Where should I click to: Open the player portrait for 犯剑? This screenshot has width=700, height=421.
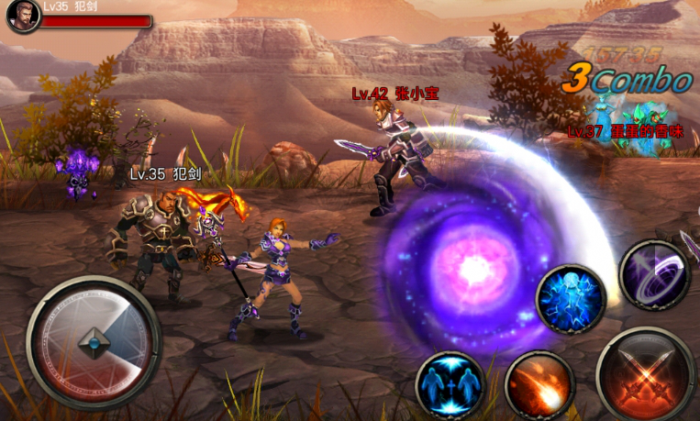click(x=23, y=16)
